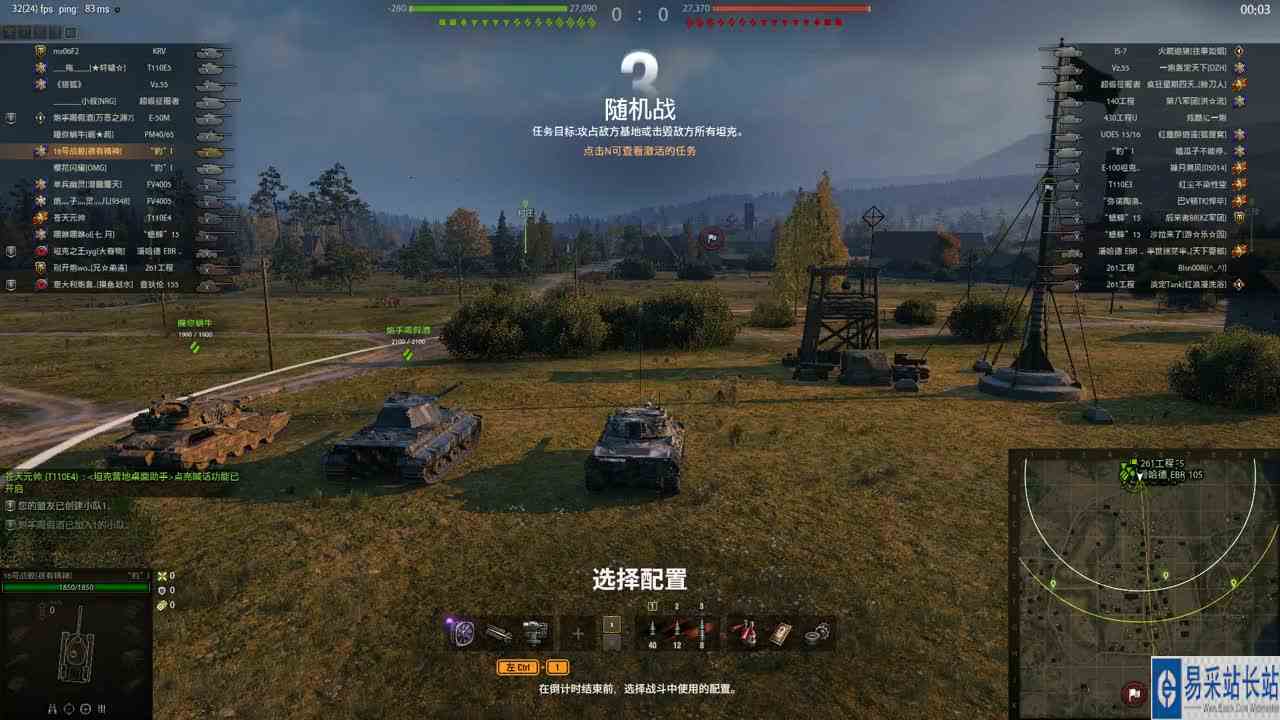This screenshot has height=720, width=1280.
Task: Open the personal reserve card icon
Action: pos(781,632)
